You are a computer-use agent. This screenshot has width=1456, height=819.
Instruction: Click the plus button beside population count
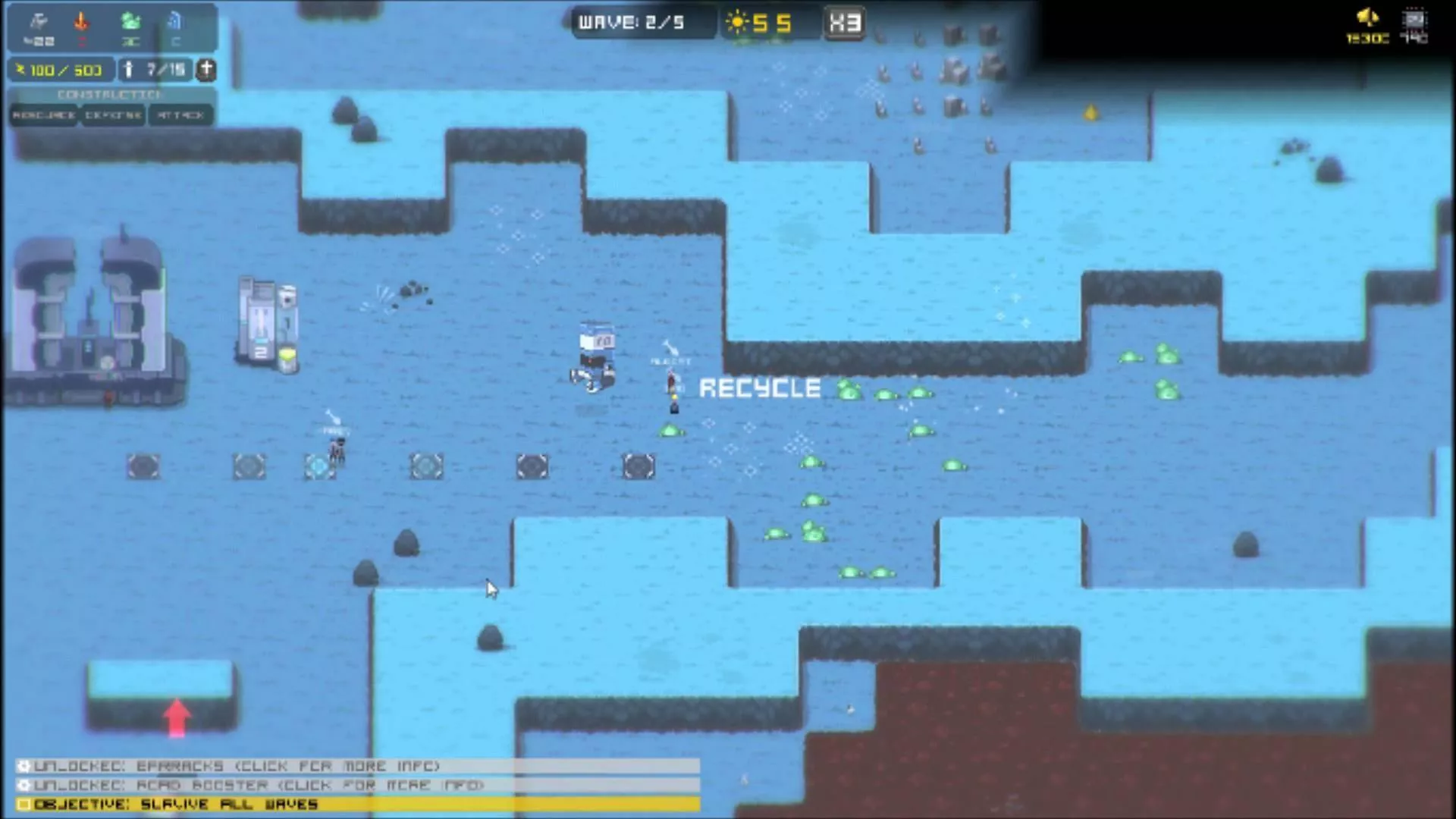coord(206,70)
